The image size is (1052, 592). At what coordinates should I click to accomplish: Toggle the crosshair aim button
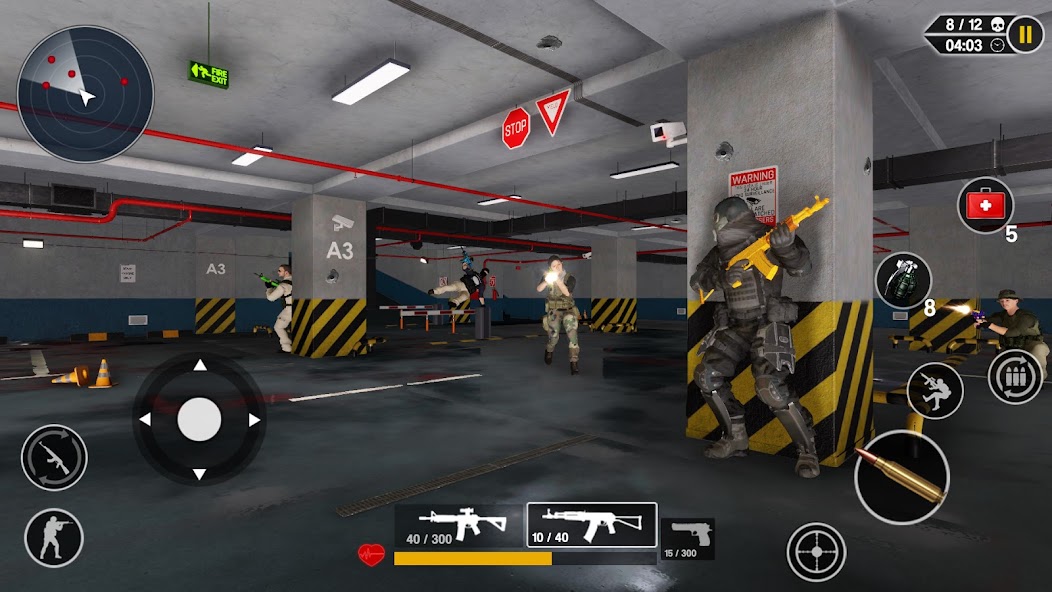[x=816, y=551]
